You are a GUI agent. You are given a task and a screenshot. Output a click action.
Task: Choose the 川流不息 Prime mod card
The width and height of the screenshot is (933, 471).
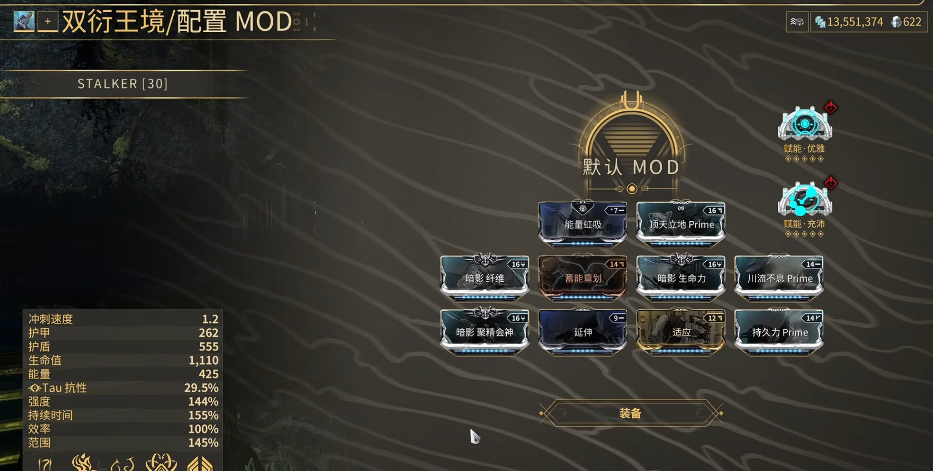[778, 277]
